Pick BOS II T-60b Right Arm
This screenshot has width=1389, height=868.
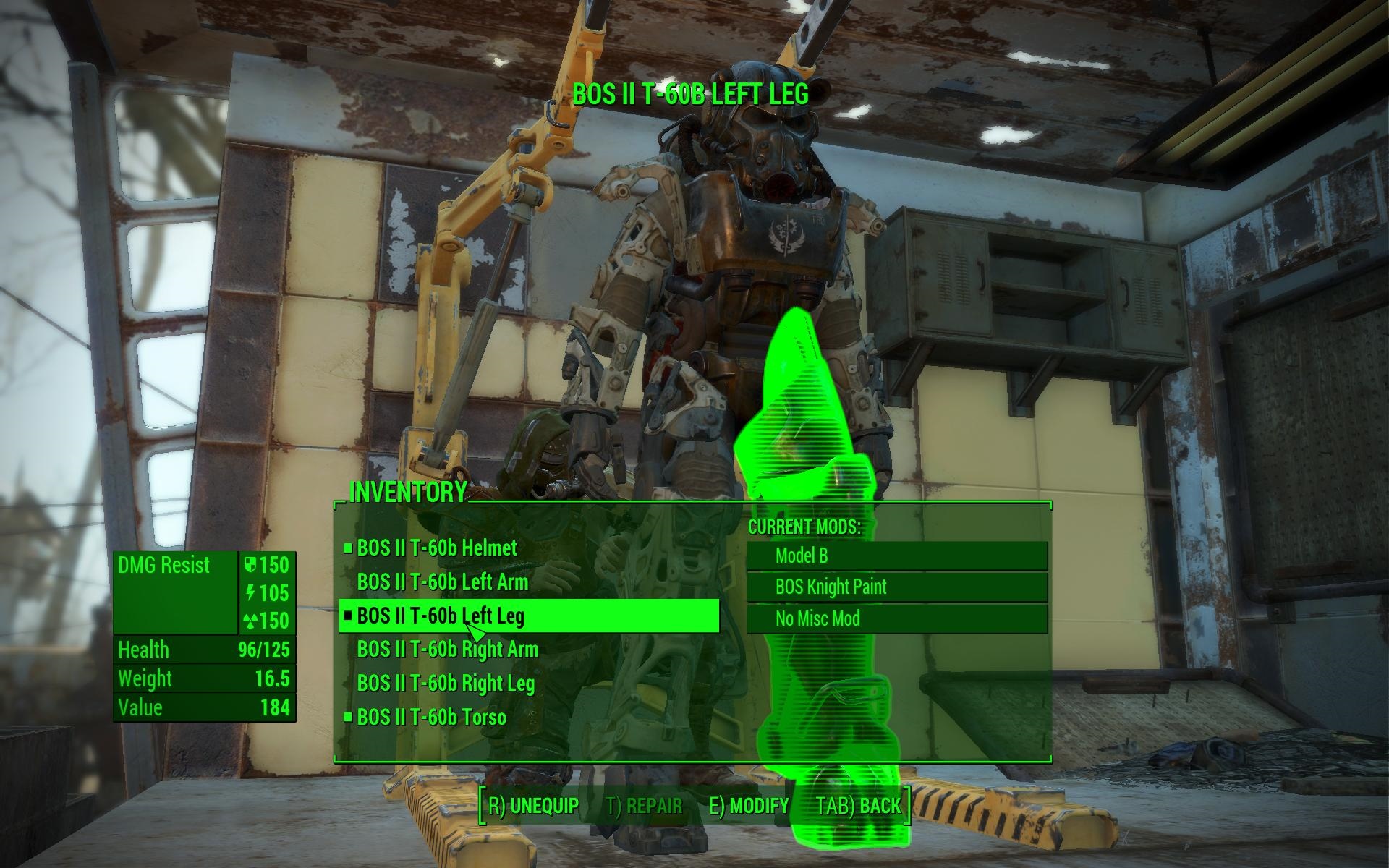[x=447, y=650]
